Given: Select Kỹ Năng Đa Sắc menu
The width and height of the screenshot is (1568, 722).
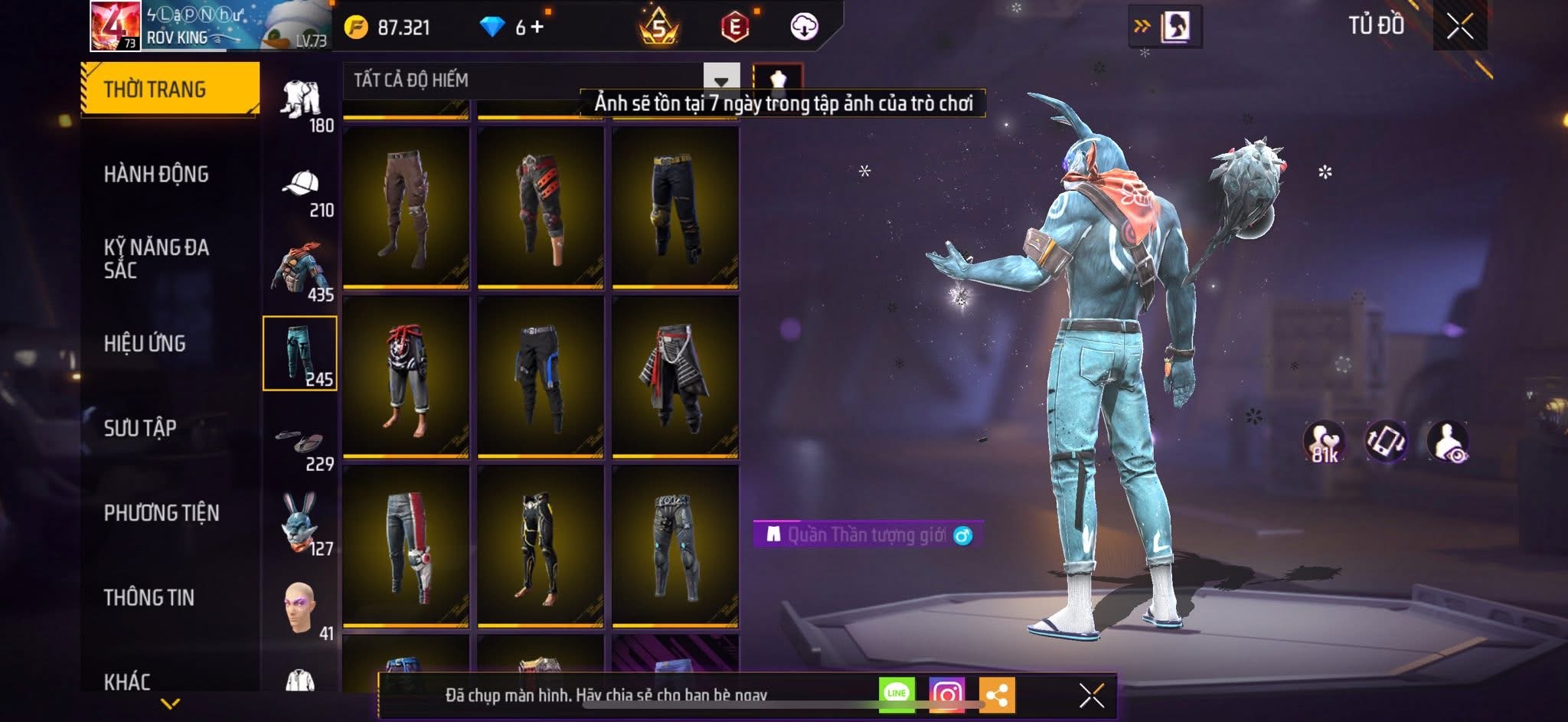Looking at the screenshot, I should pyautogui.click(x=156, y=258).
